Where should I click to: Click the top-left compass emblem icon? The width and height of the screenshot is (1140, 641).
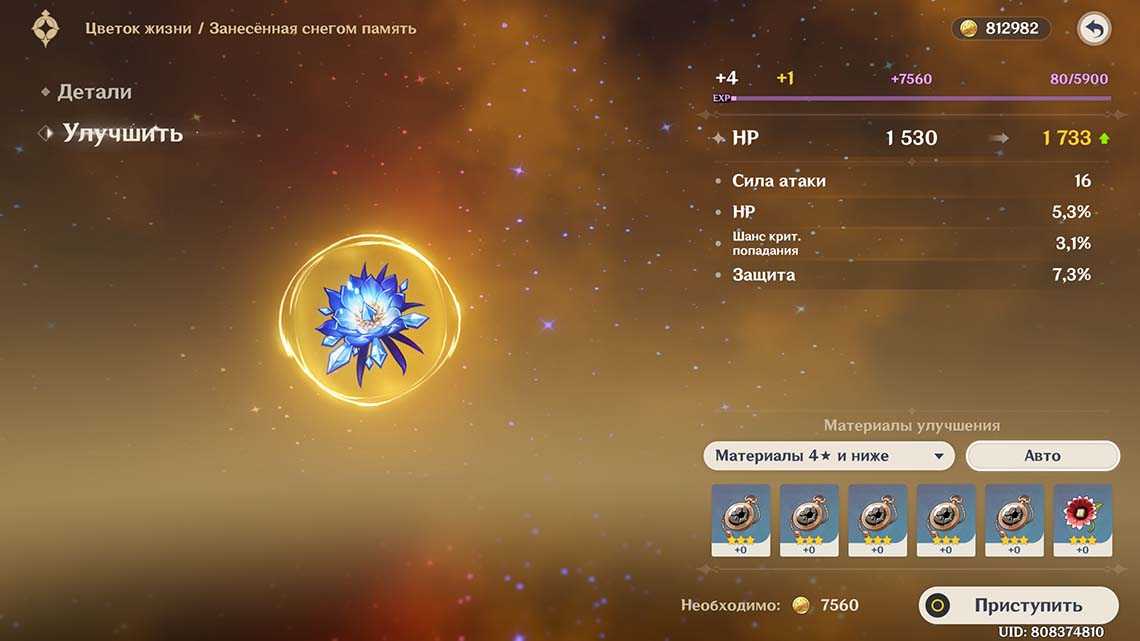(46, 29)
